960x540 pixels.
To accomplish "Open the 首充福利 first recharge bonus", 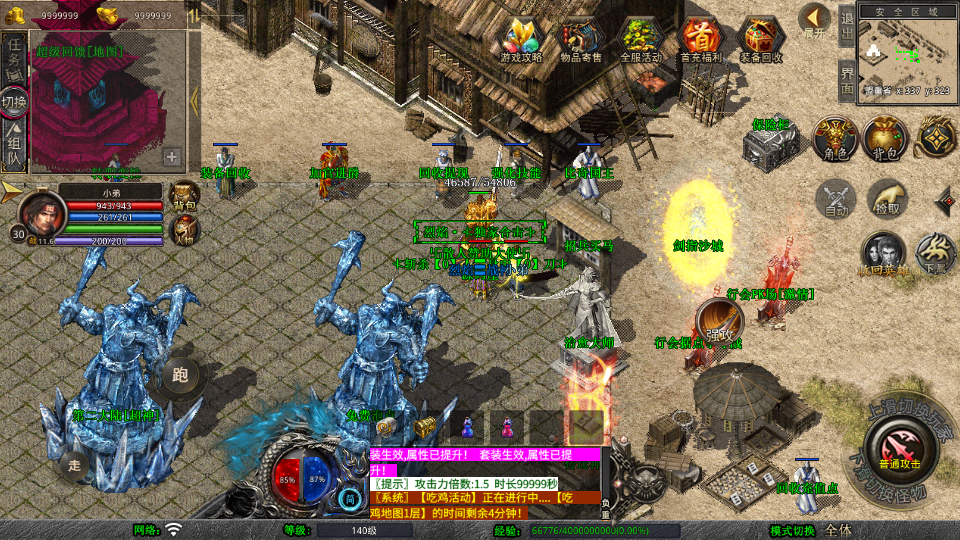I will [x=701, y=40].
